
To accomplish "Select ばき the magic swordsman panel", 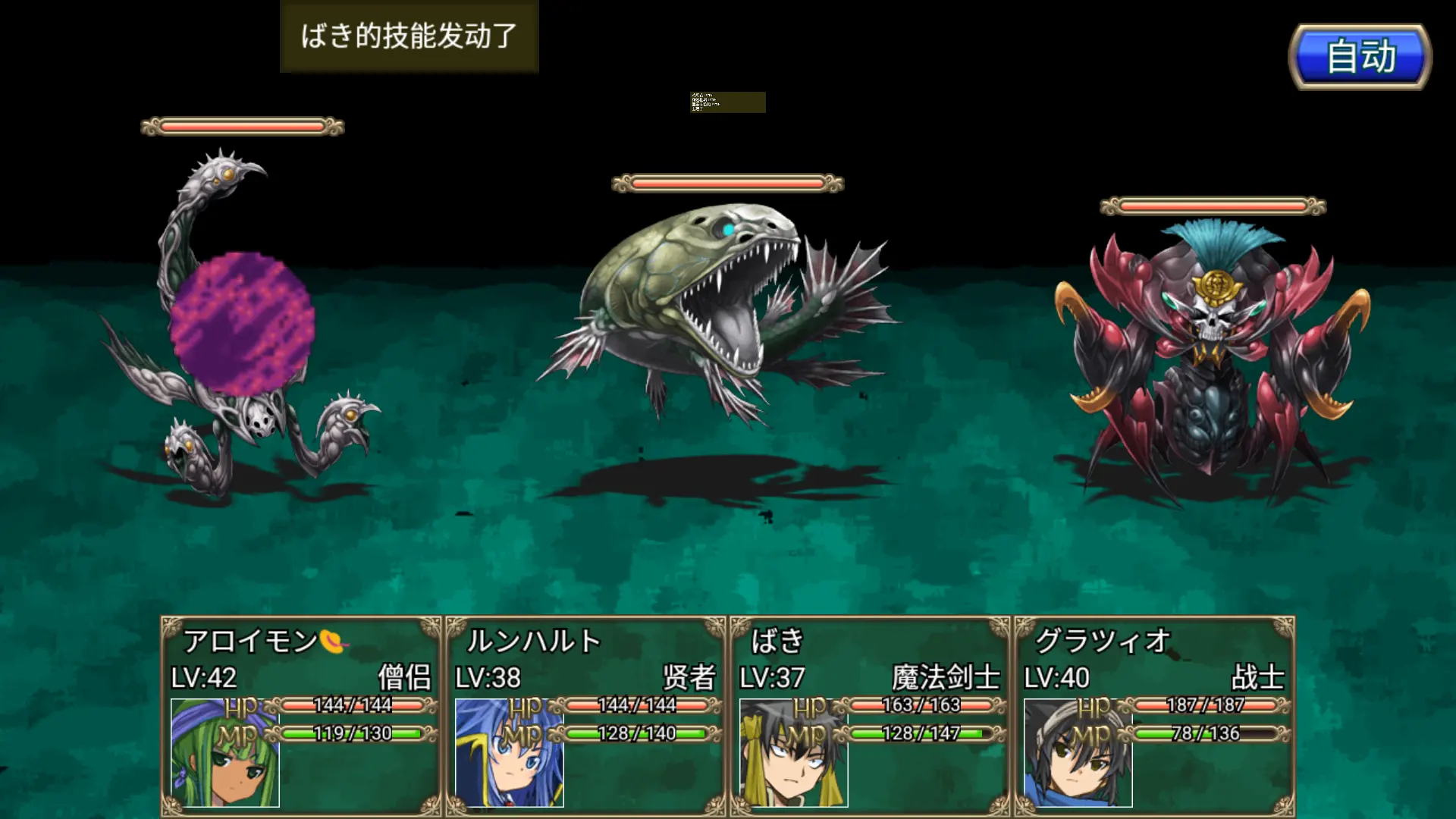I will [870, 716].
